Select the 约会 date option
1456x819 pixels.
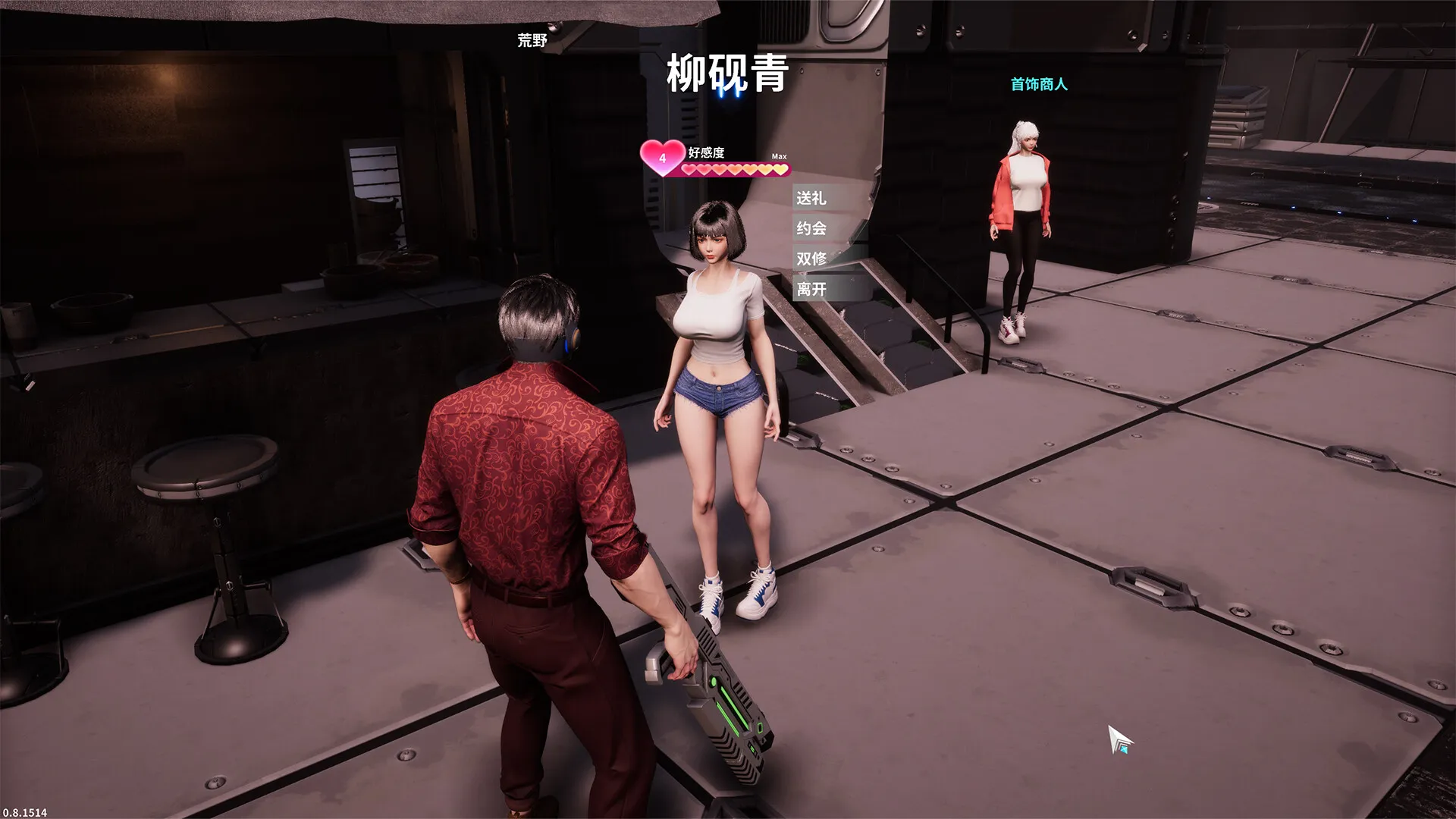tap(811, 228)
